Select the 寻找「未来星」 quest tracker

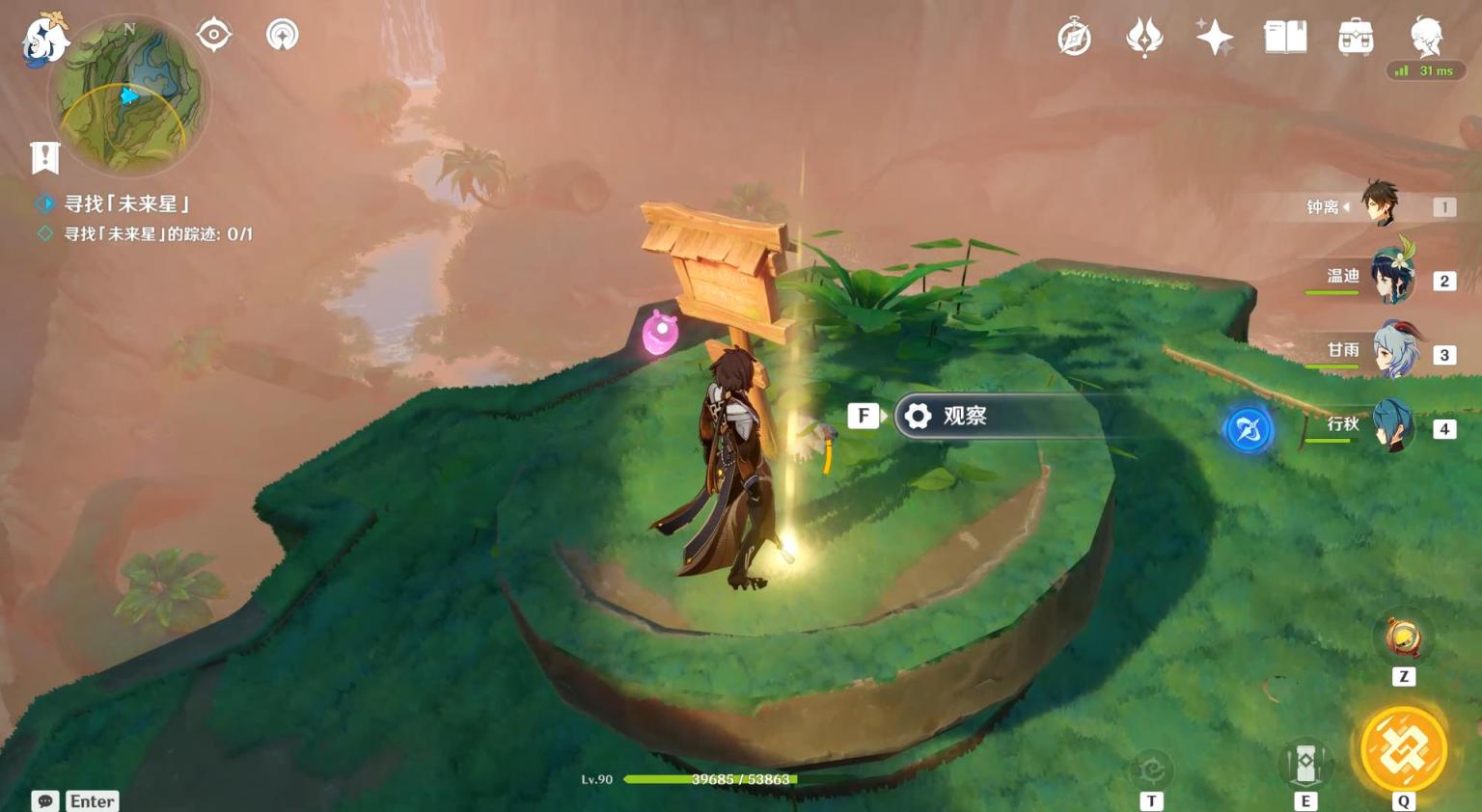click(x=126, y=203)
